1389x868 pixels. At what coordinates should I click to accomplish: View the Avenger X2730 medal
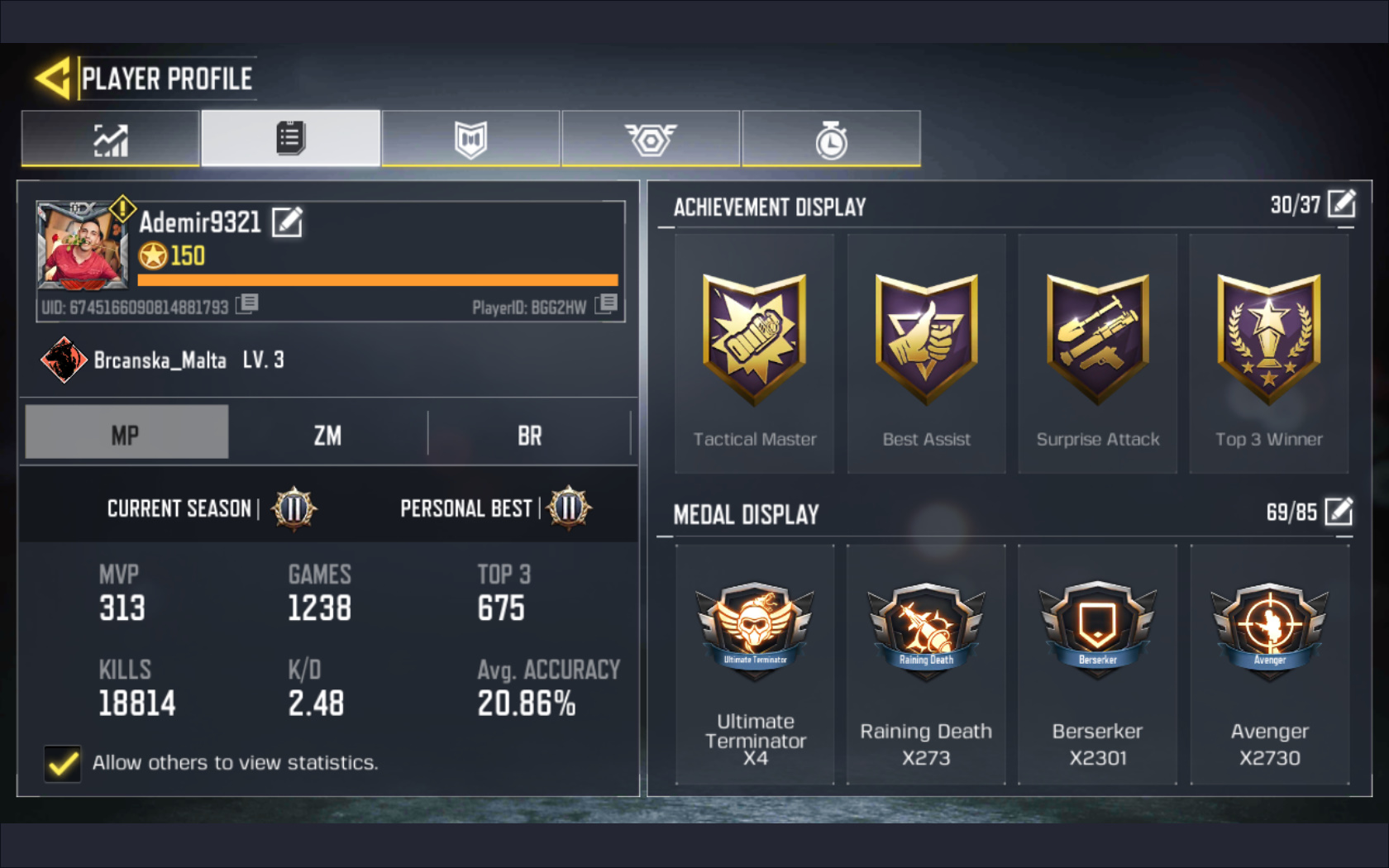click(x=1269, y=628)
